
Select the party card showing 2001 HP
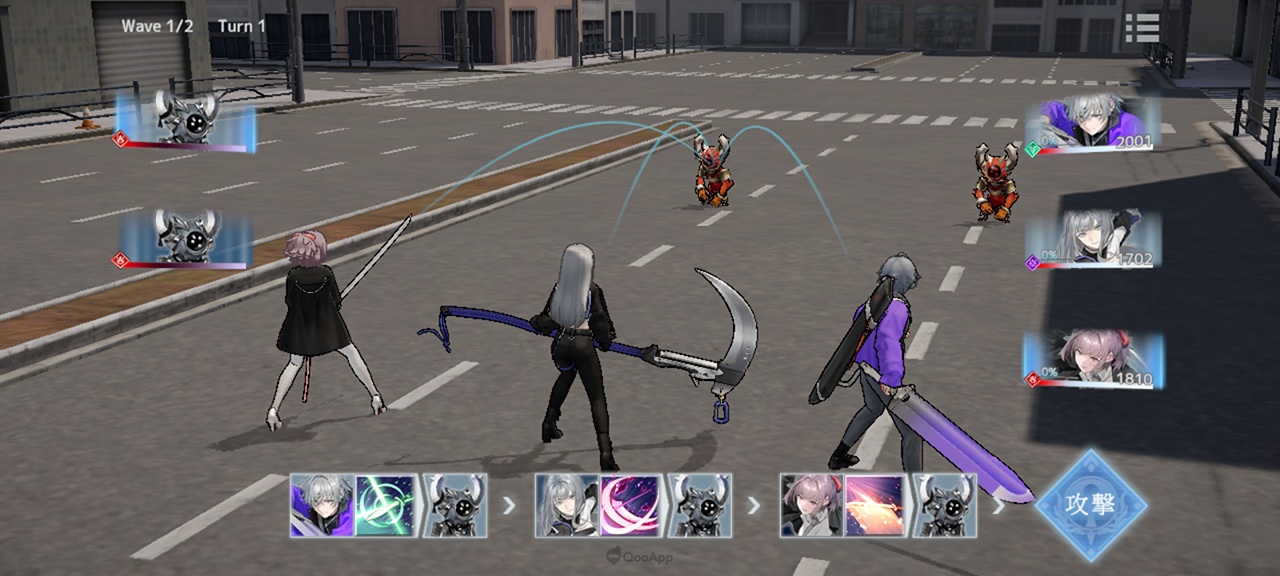pyautogui.click(x=1096, y=125)
